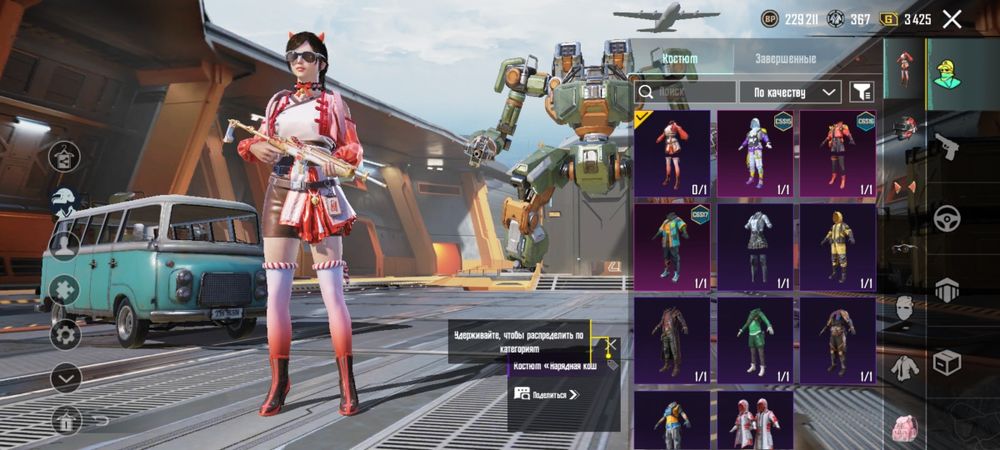Open the pink backpack category
Image resolution: width=1000 pixels, height=450 pixels.
click(905, 427)
